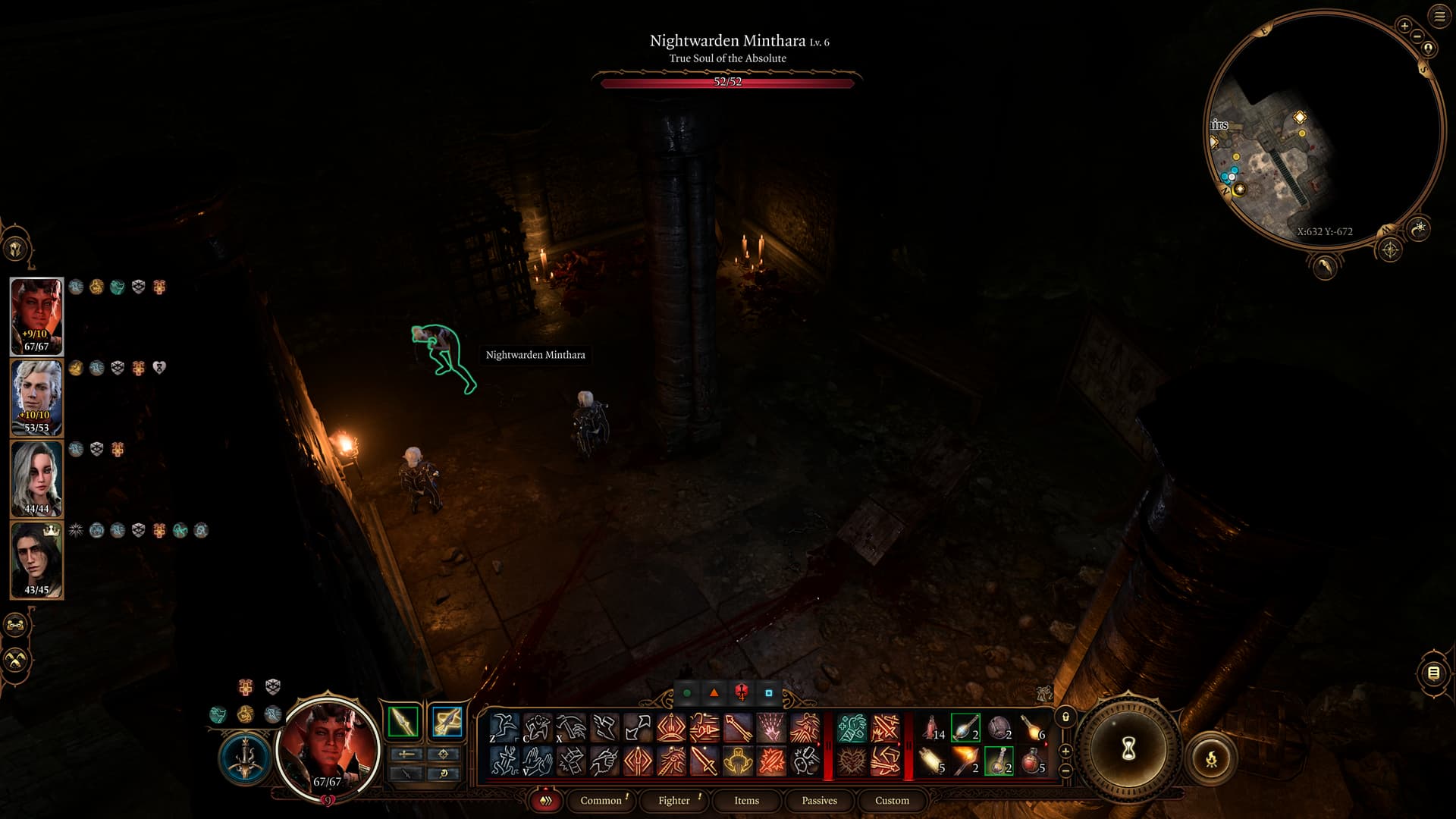Activate the Jump ability icon

pyautogui.click(x=504, y=728)
